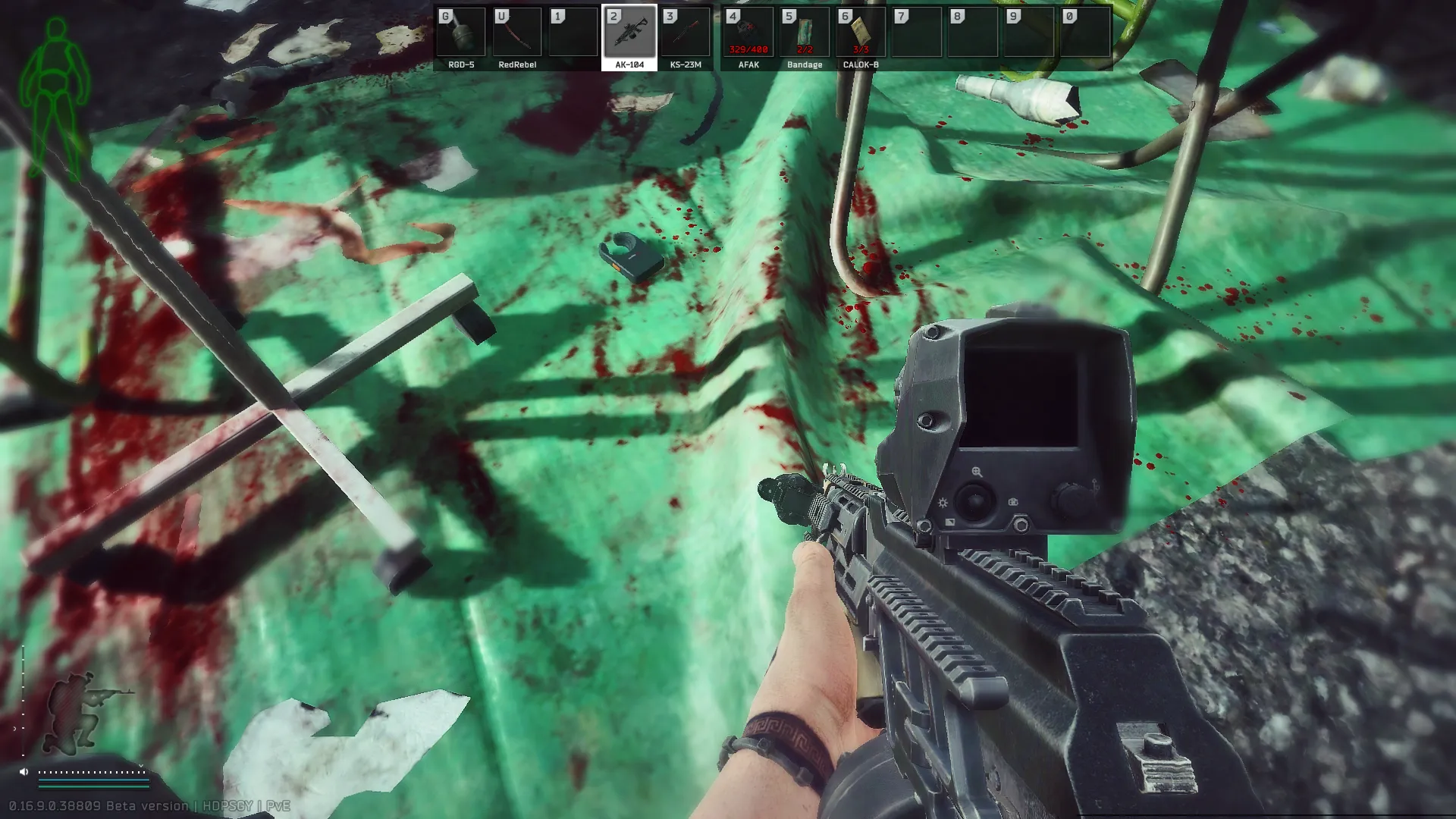Image resolution: width=1456 pixels, height=819 pixels.
Task: Select the RedRebel ice pick item
Action: coord(518,32)
